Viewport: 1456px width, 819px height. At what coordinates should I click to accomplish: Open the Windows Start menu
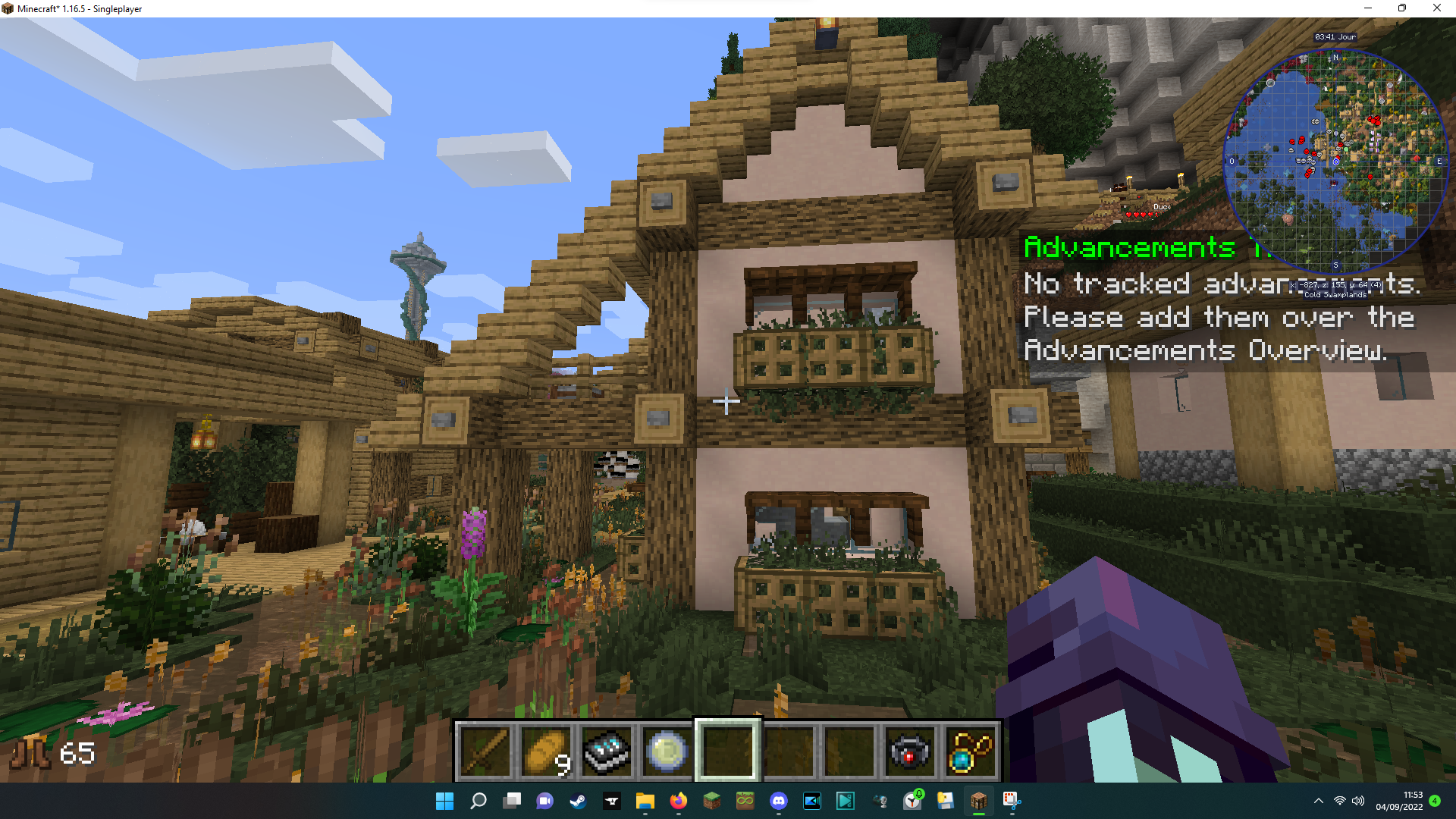[x=444, y=801]
